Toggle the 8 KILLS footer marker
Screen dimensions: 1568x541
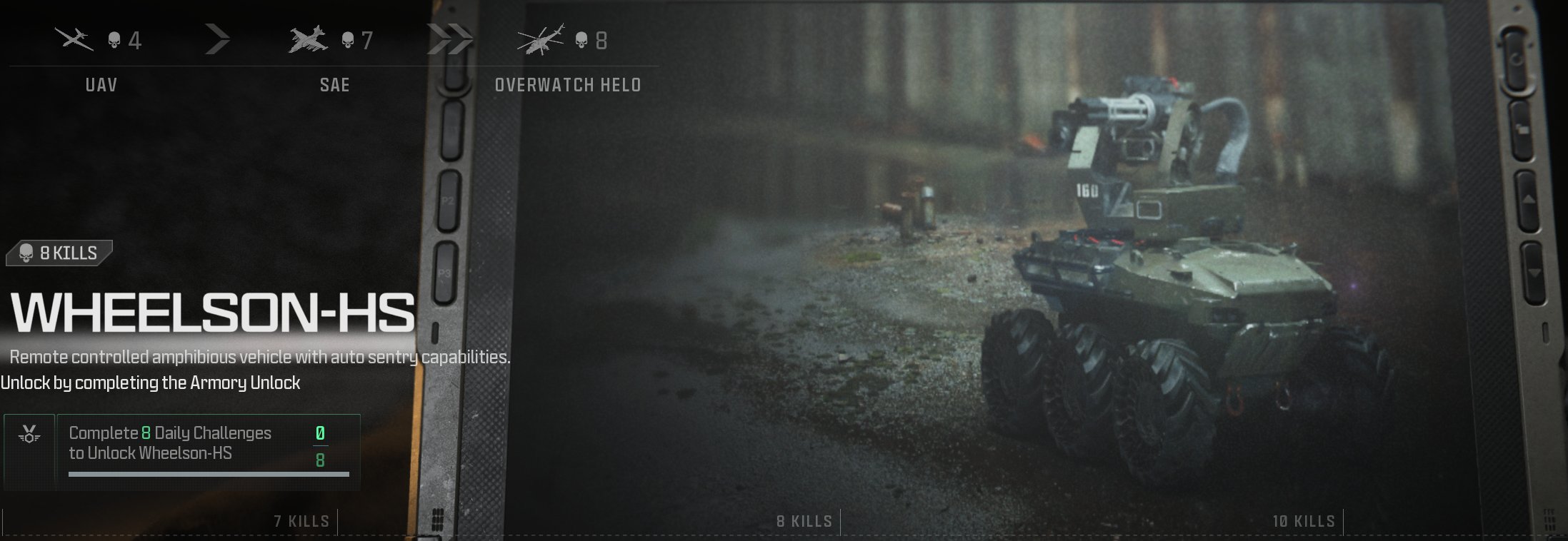pyautogui.click(x=806, y=522)
